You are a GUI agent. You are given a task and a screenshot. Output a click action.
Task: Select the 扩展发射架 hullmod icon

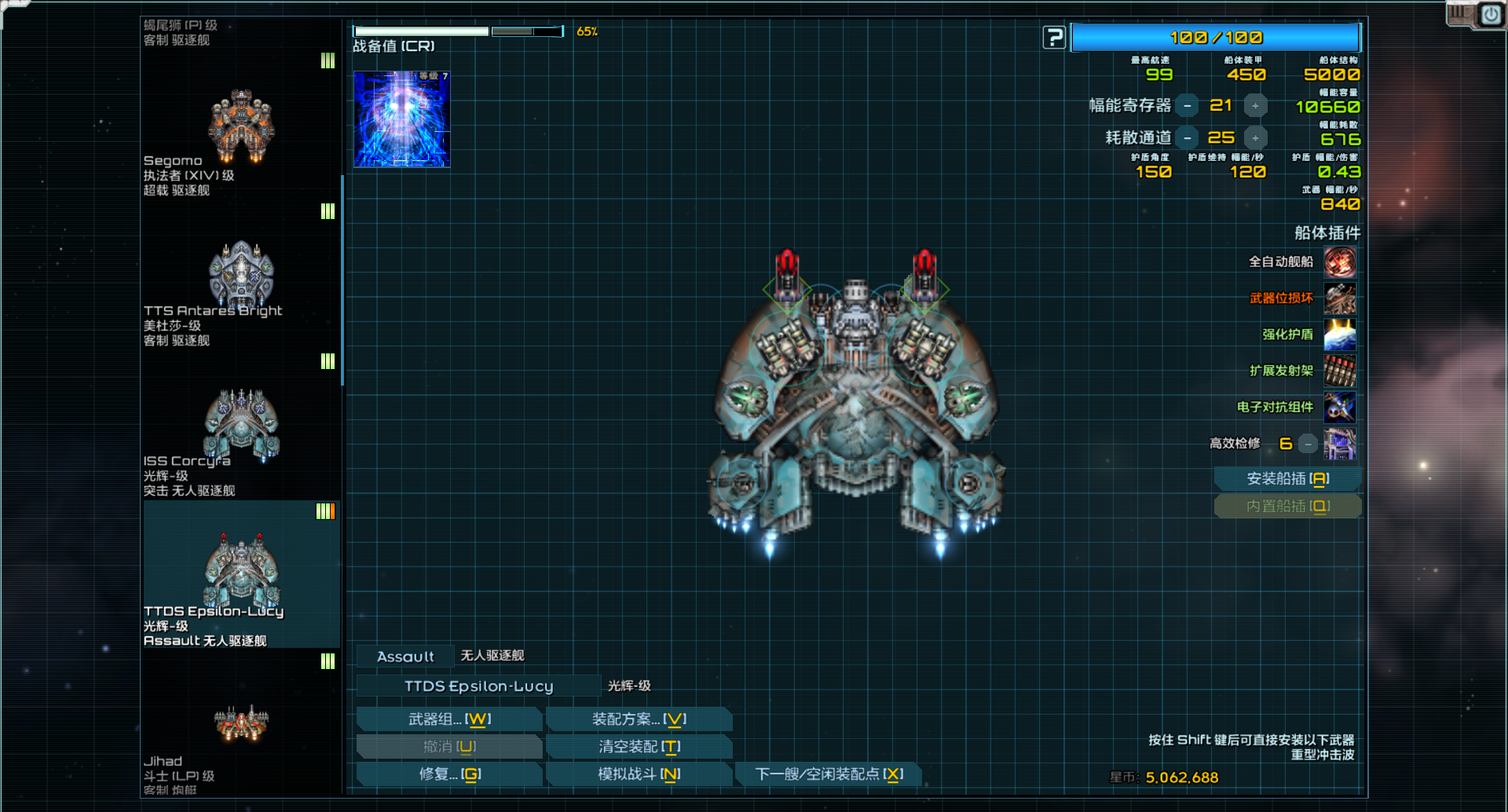pos(1339,371)
